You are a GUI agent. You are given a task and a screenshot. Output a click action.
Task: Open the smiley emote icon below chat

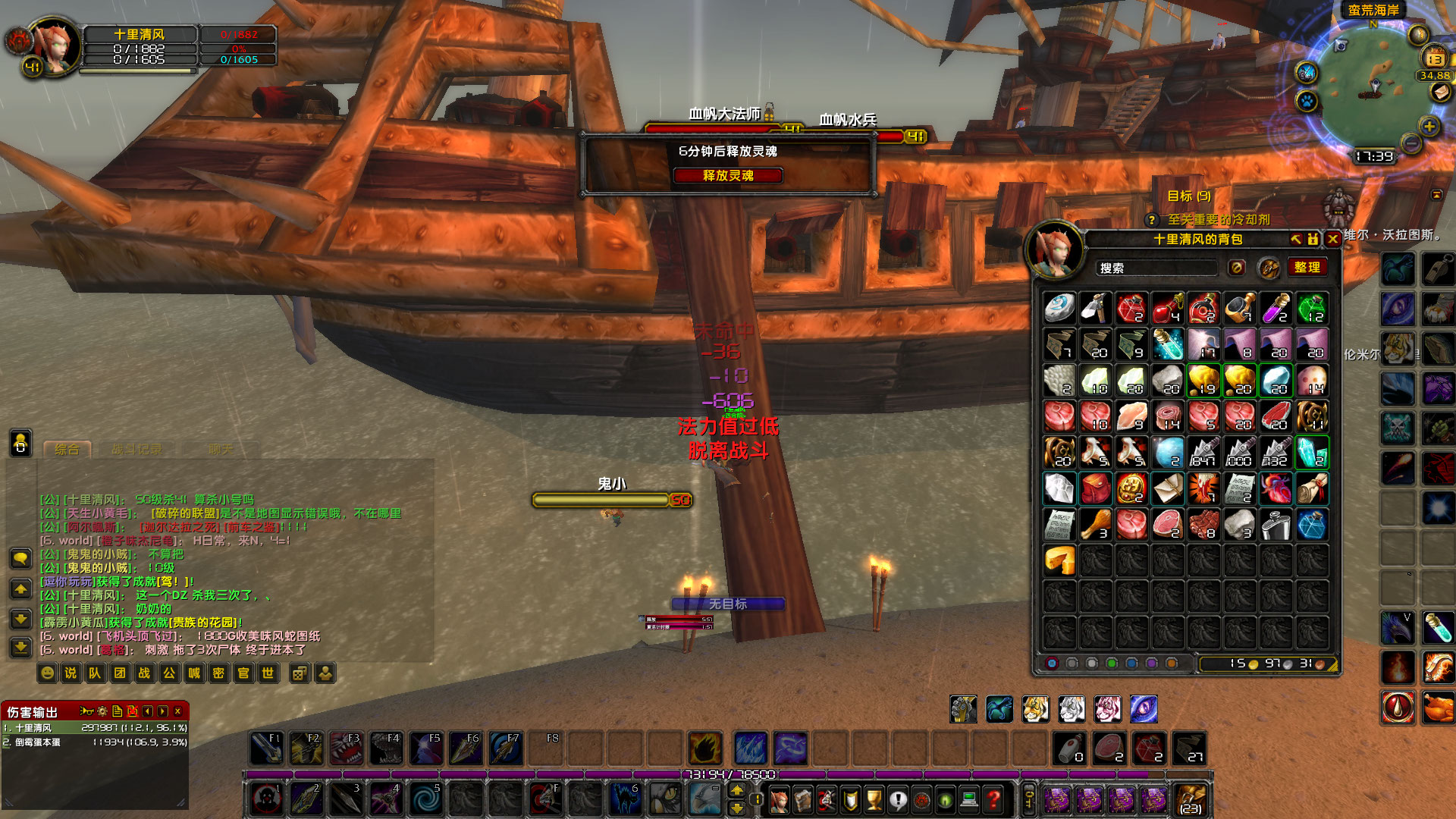coord(46,673)
